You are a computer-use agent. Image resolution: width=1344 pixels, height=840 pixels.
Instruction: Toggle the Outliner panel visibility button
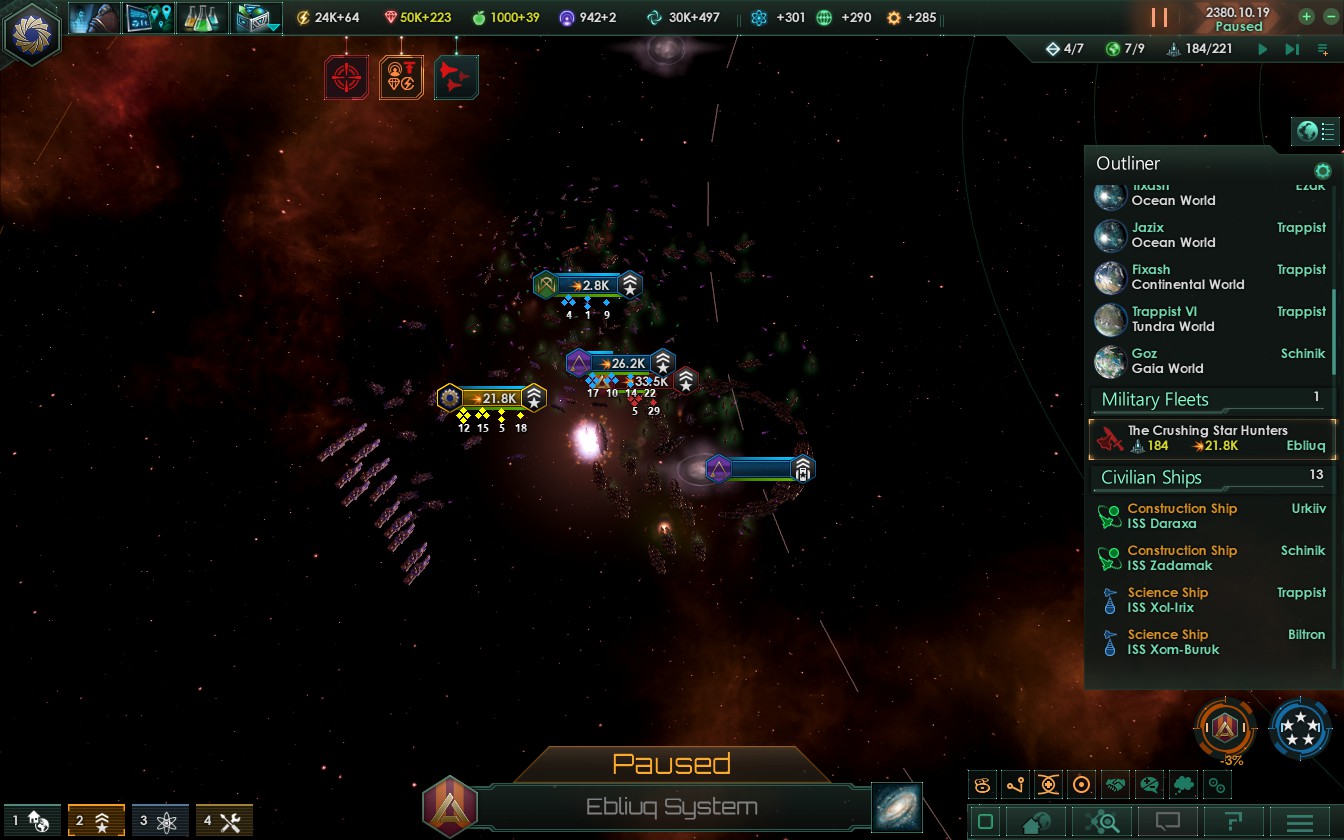pyautogui.click(x=1316, y=131)
